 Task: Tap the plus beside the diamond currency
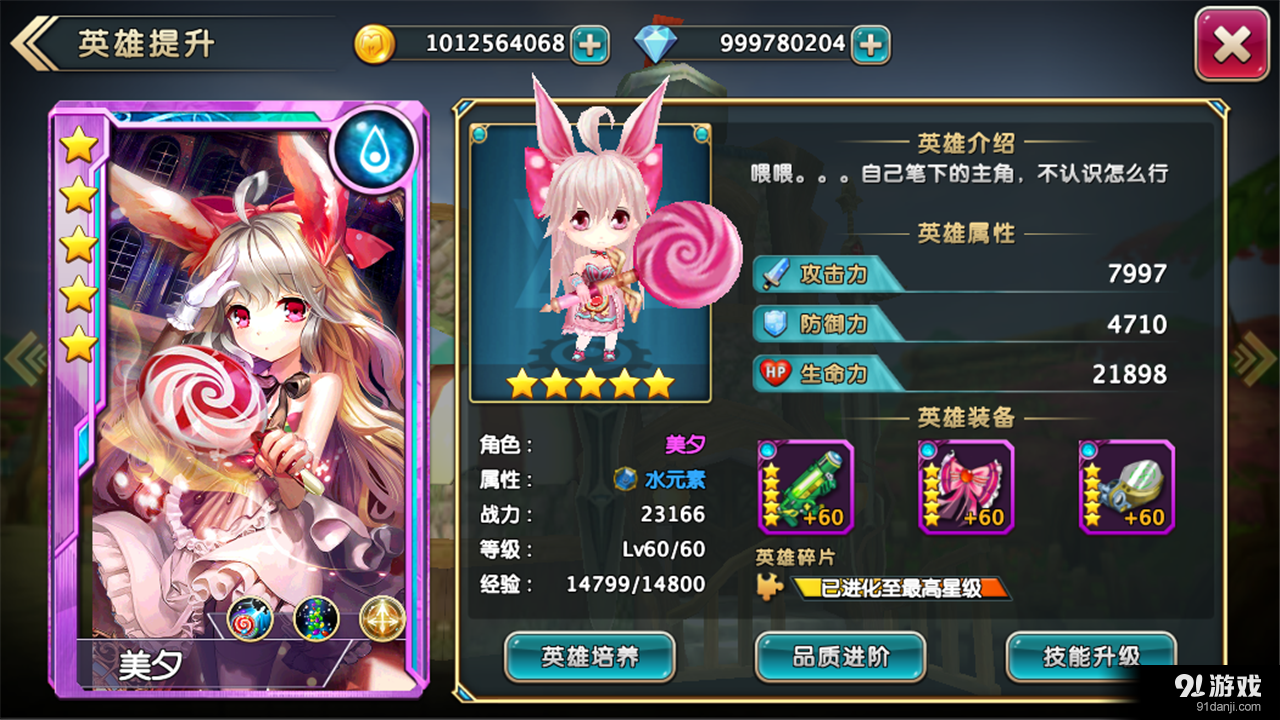(869, 44)
